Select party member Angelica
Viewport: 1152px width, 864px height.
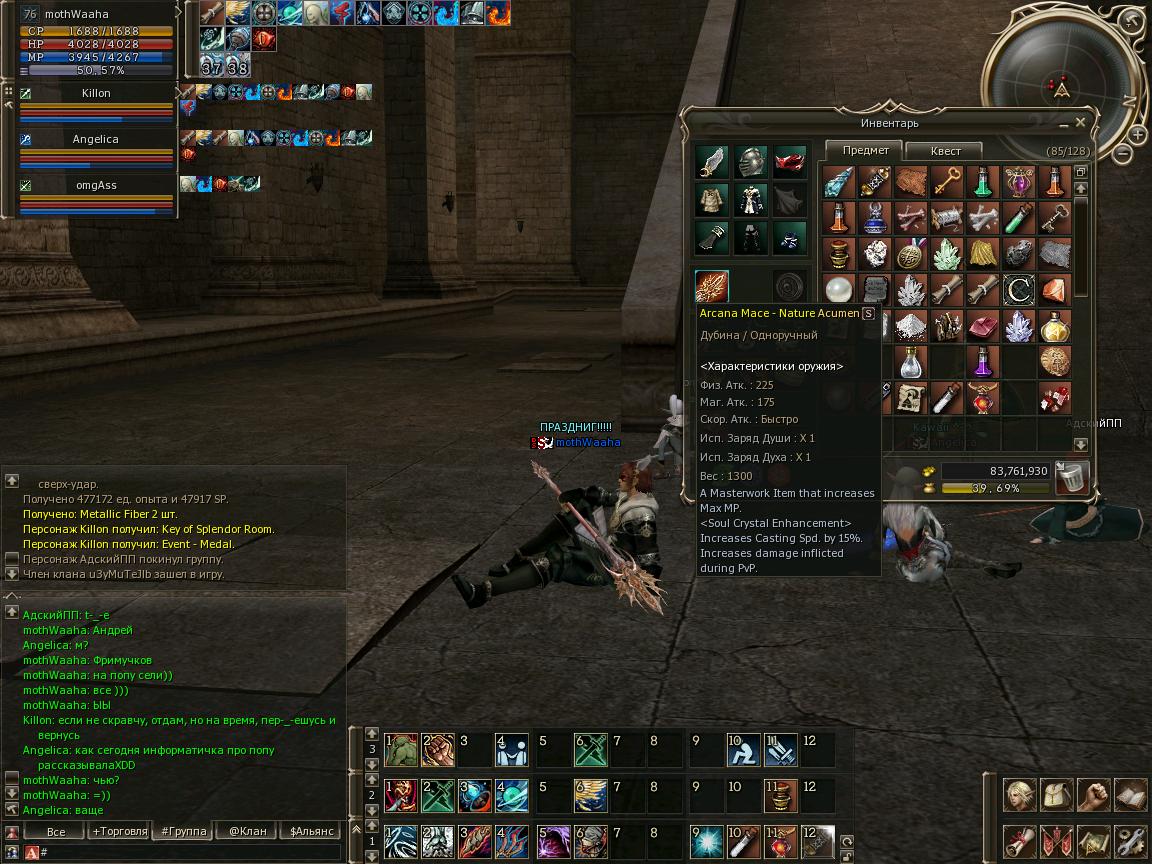[95, 140]
